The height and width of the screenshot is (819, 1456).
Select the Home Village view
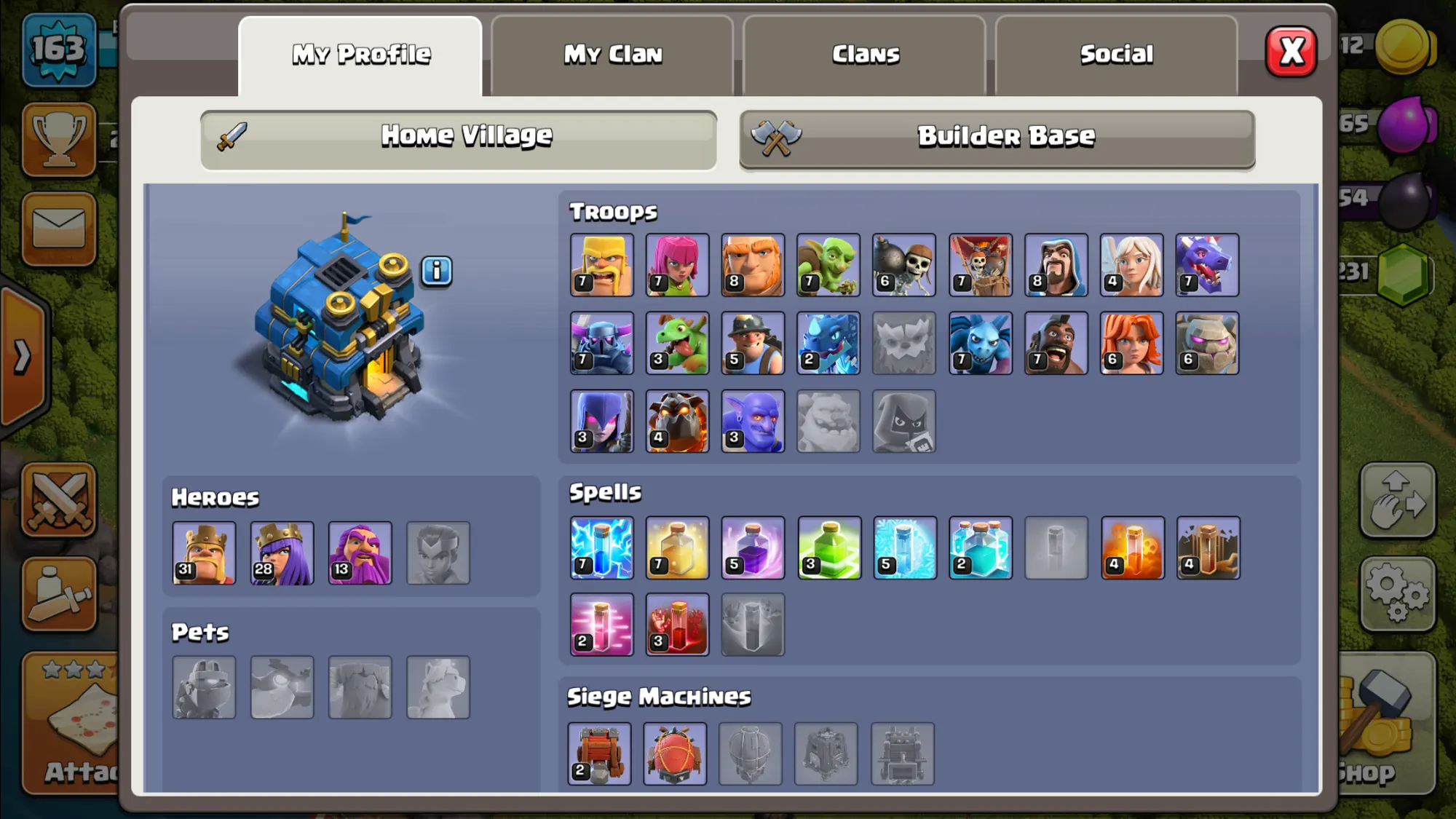[459, 138]
